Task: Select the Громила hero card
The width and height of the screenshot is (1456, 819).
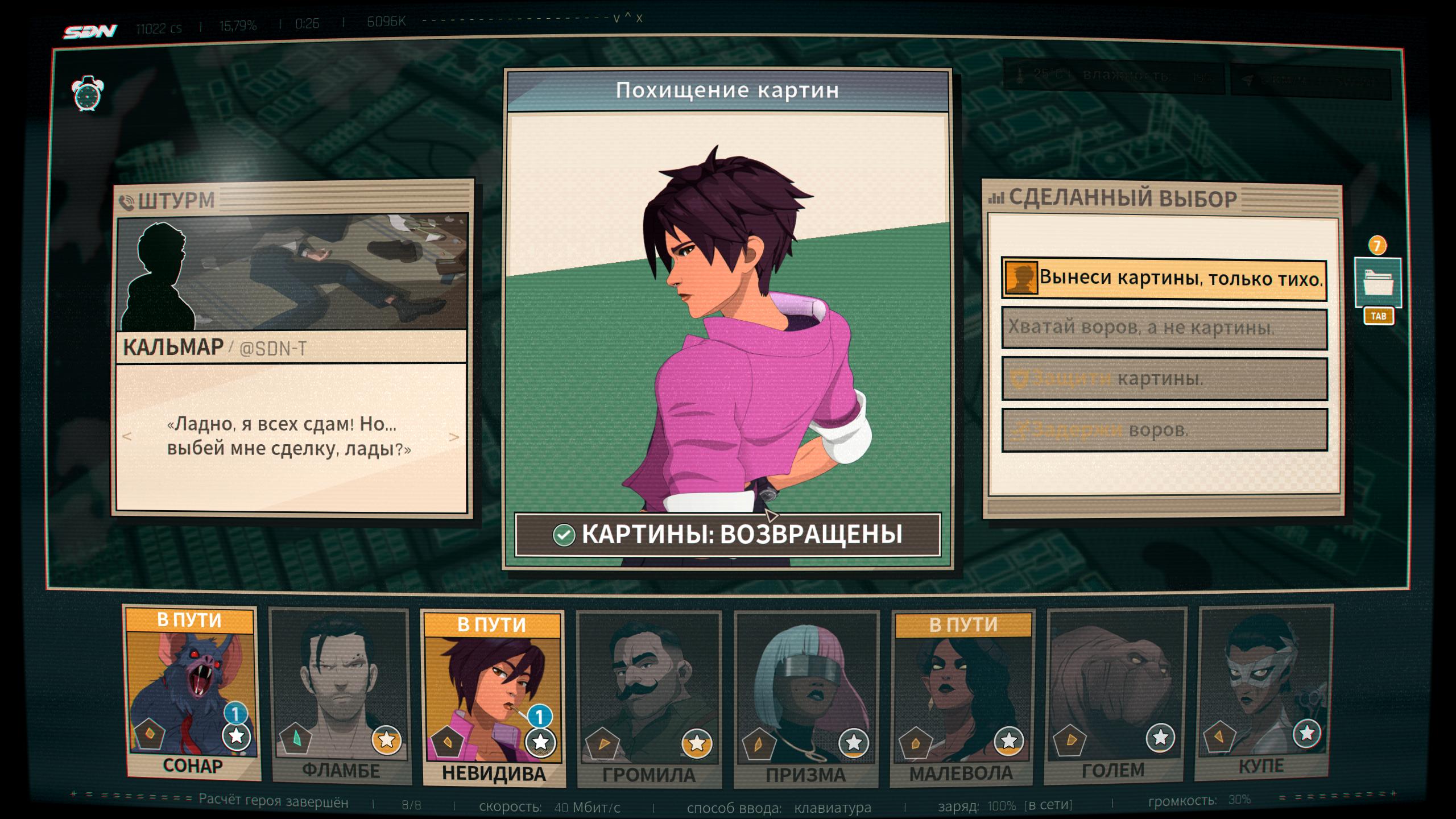Action: click(x=649, y=701)
